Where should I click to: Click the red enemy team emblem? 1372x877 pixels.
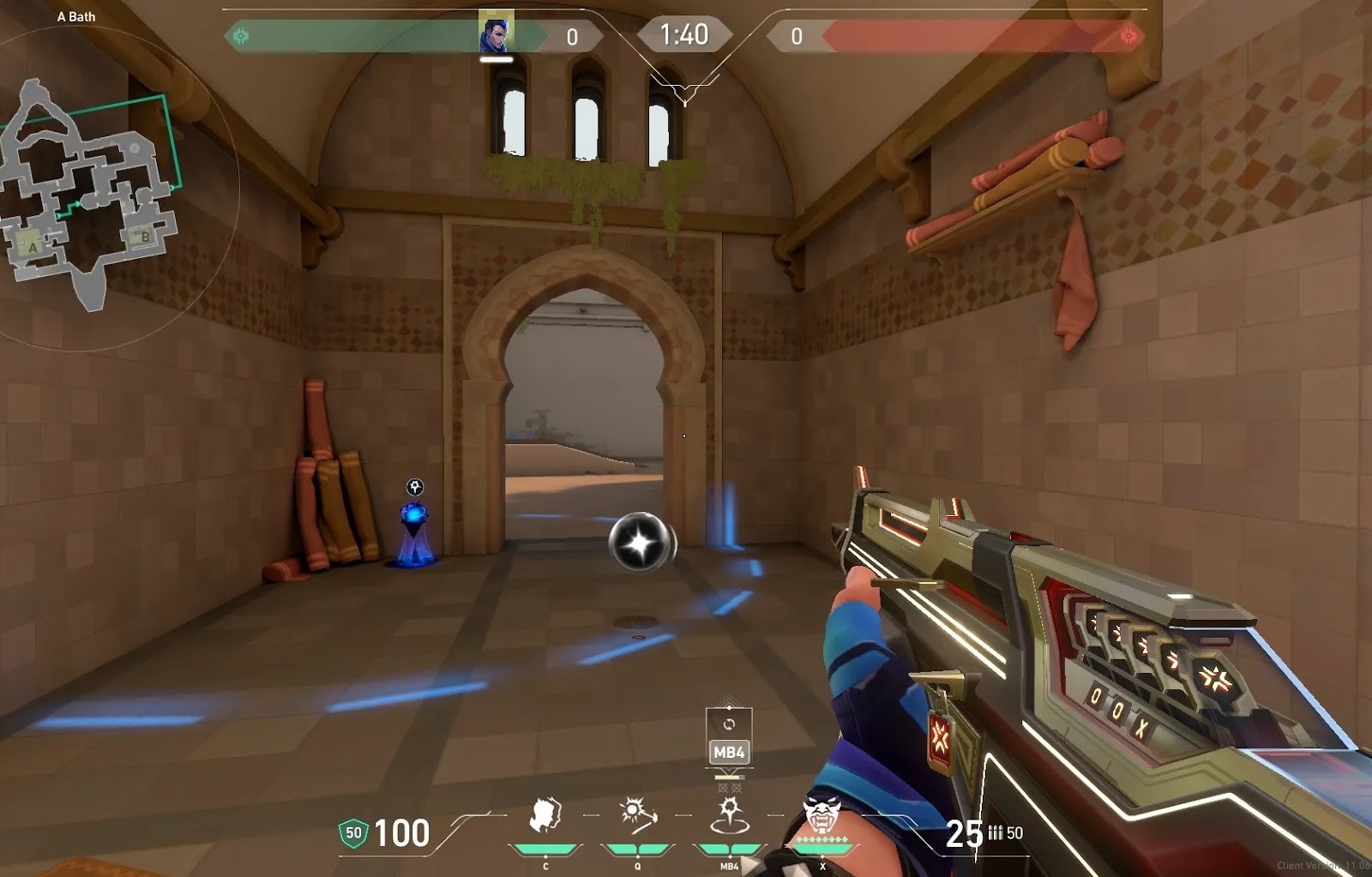(1128, 36)
